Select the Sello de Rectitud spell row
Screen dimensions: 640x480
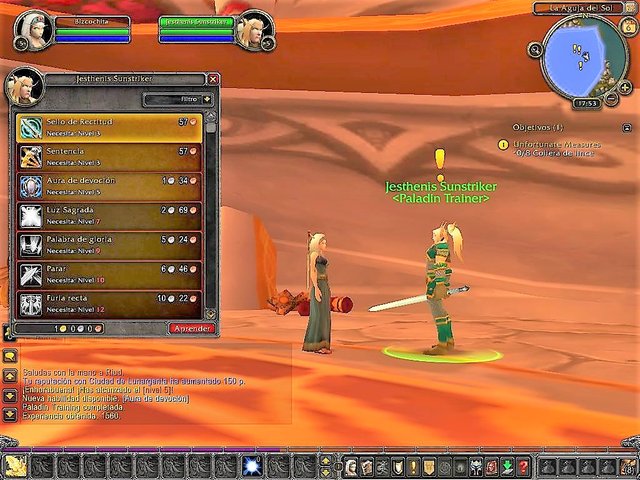click(109, 126)
